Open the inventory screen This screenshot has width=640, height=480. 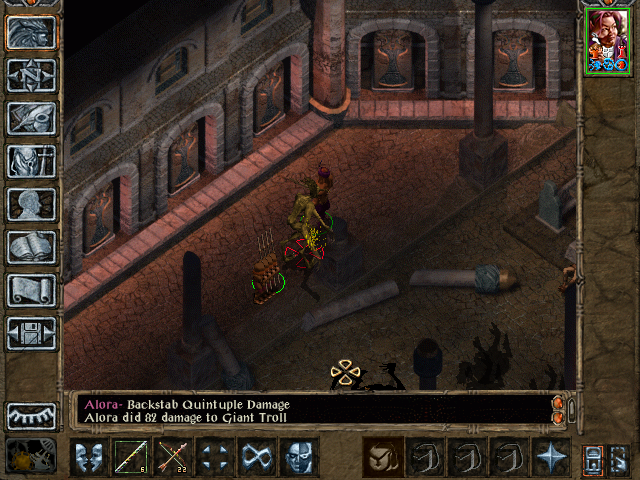click(31, 161)
